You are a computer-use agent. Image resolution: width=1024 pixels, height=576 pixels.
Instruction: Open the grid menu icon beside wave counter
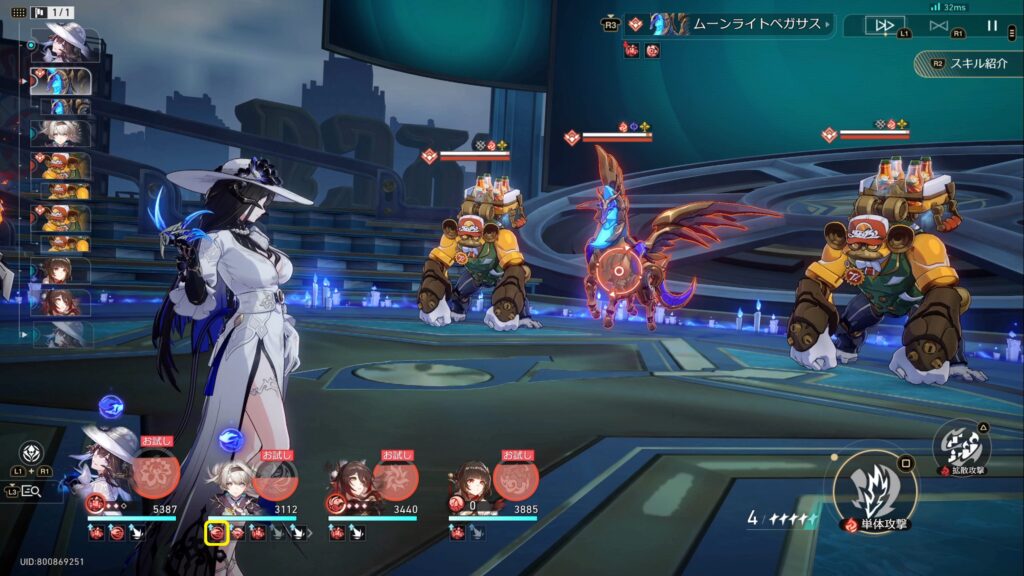18,11
